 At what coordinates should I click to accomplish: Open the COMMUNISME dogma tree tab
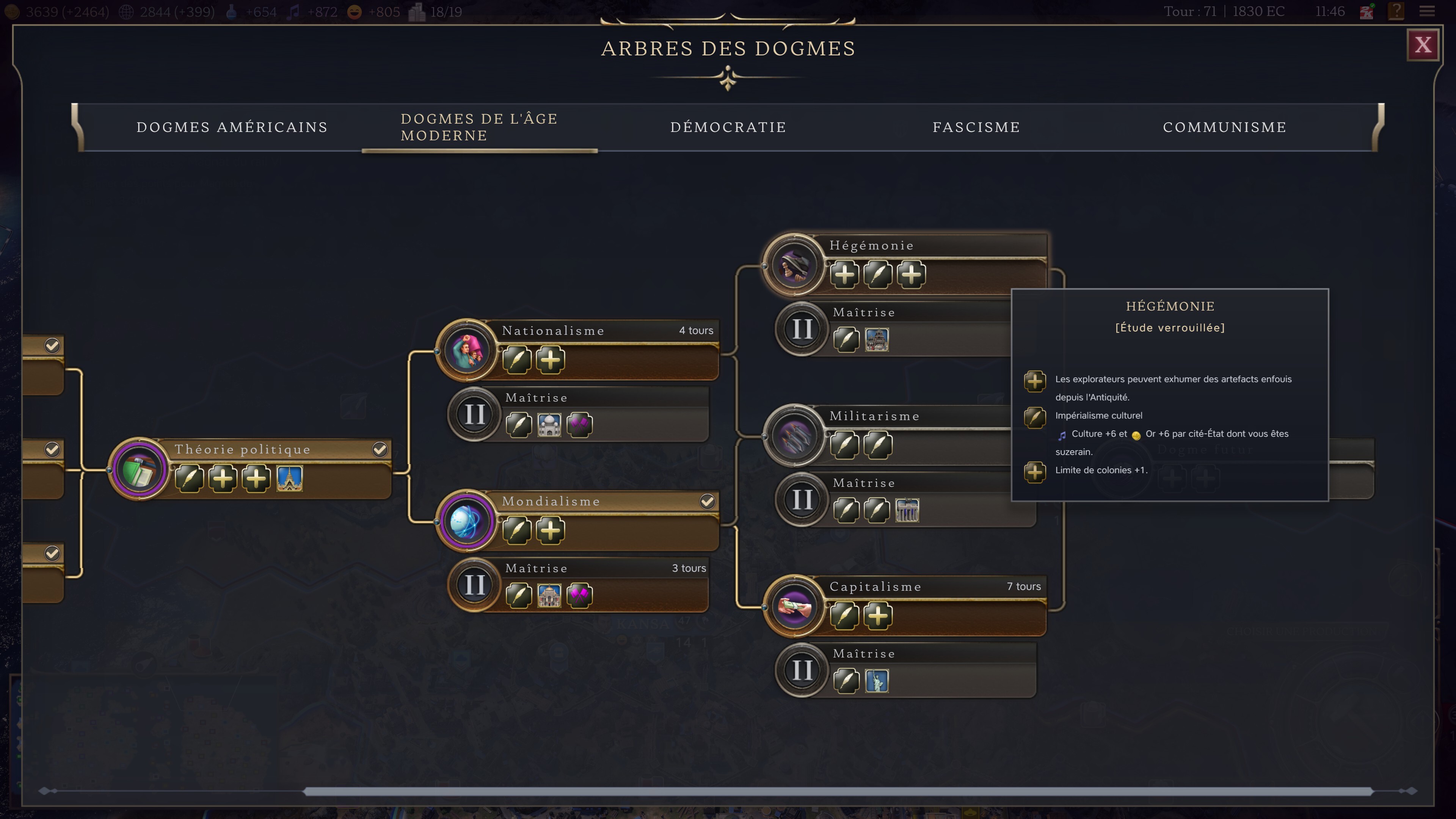pos(1225,127)
